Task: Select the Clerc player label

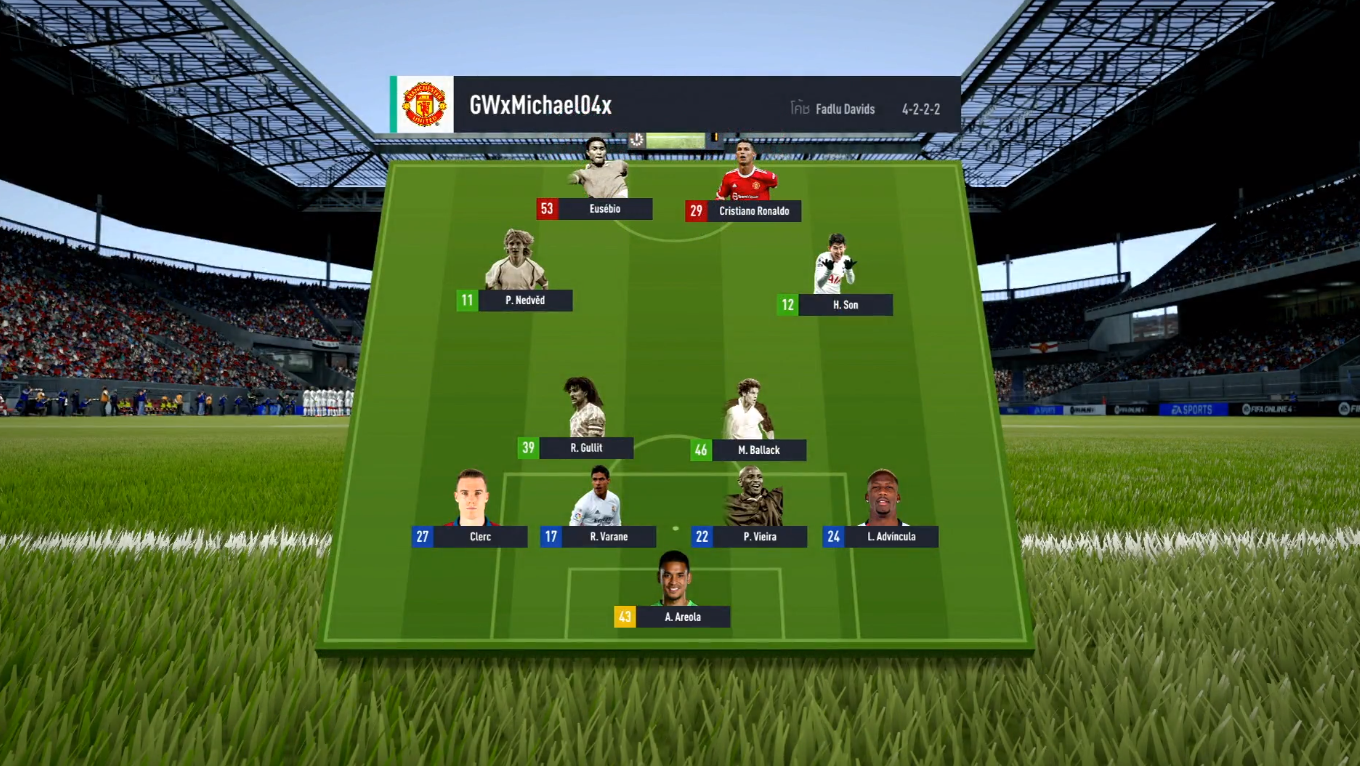Action: [x=480, y=537]
